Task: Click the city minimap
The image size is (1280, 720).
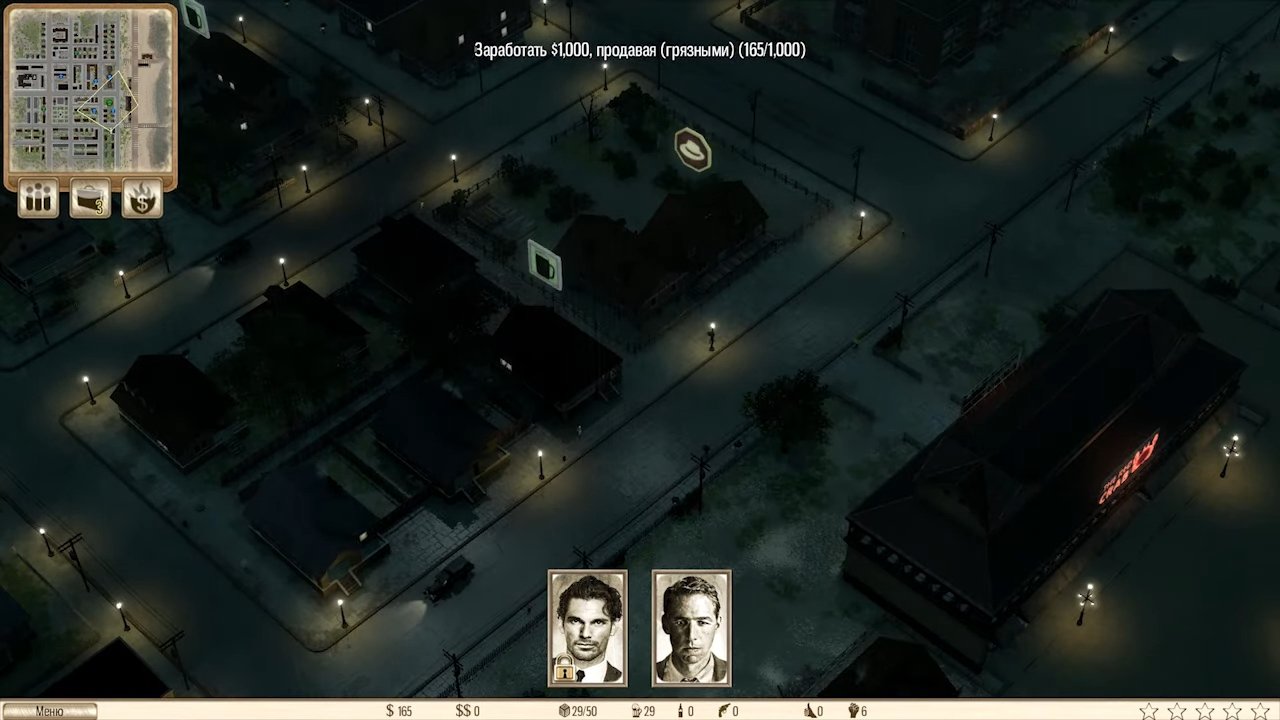Action: (91, 89)
